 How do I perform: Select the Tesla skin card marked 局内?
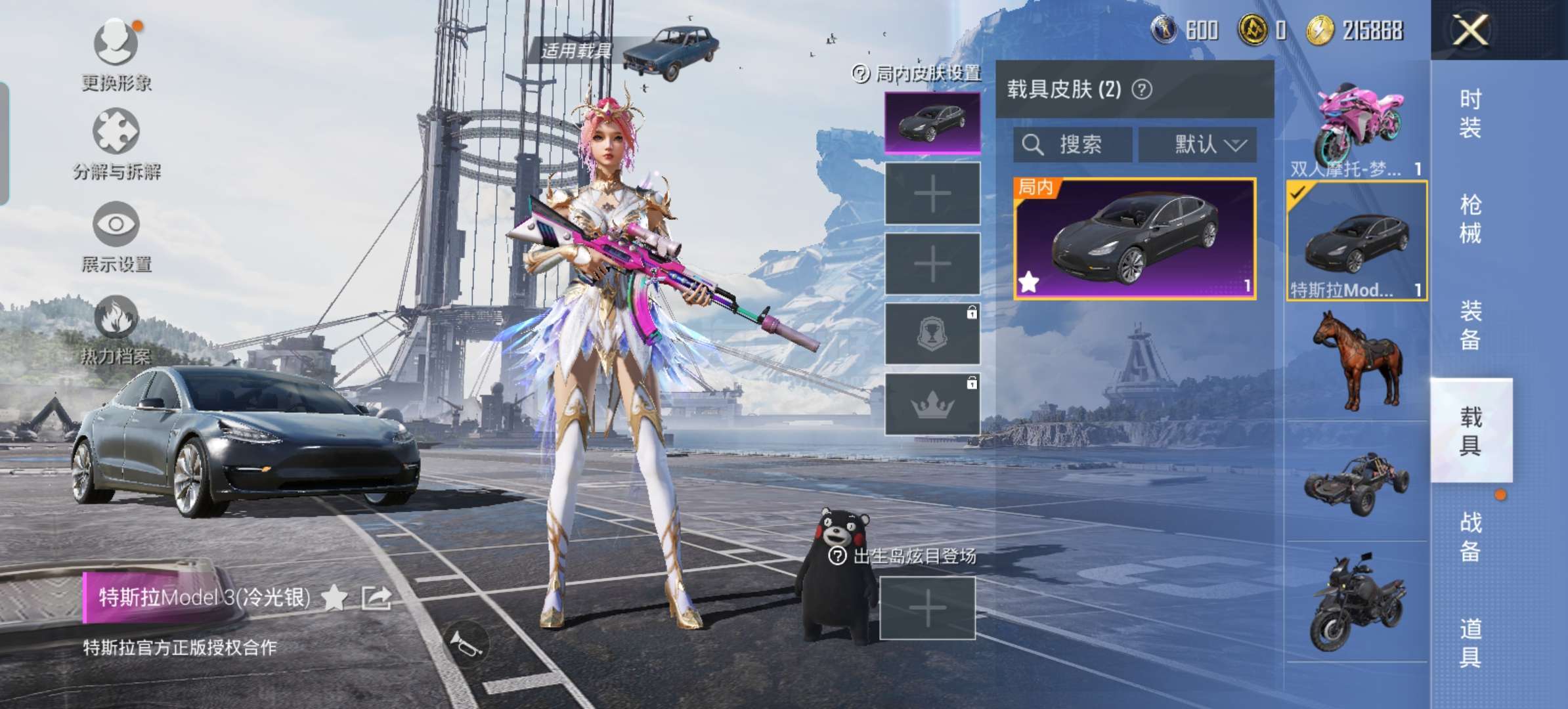pyautogui.click(x=1135, y=239)
